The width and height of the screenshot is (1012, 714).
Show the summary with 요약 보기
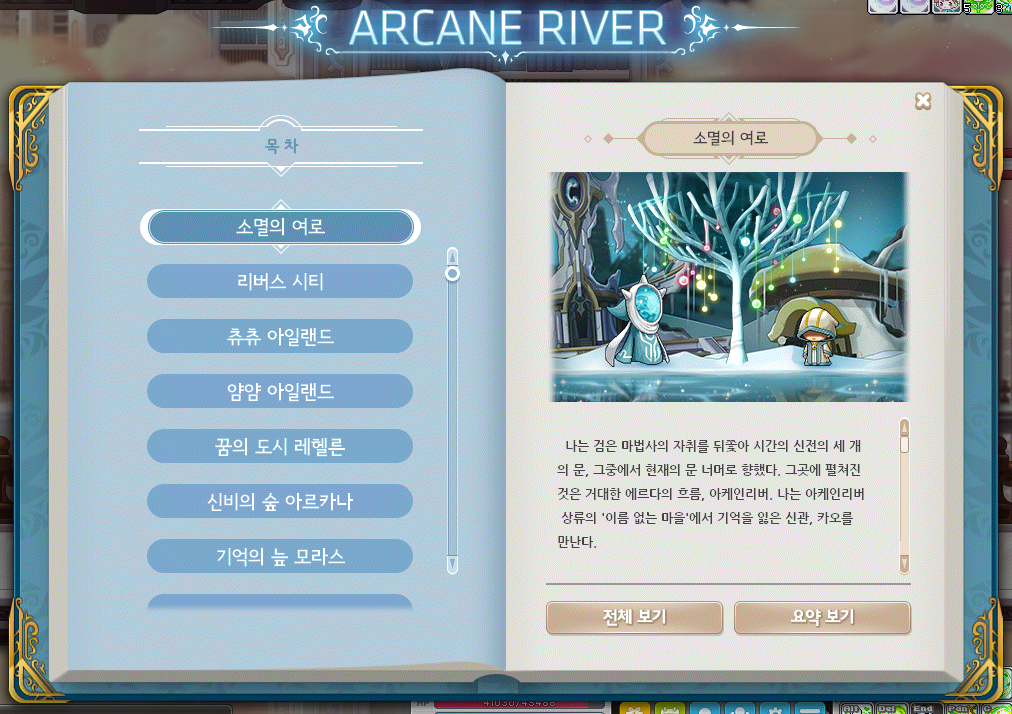click(x=822, y=617)
